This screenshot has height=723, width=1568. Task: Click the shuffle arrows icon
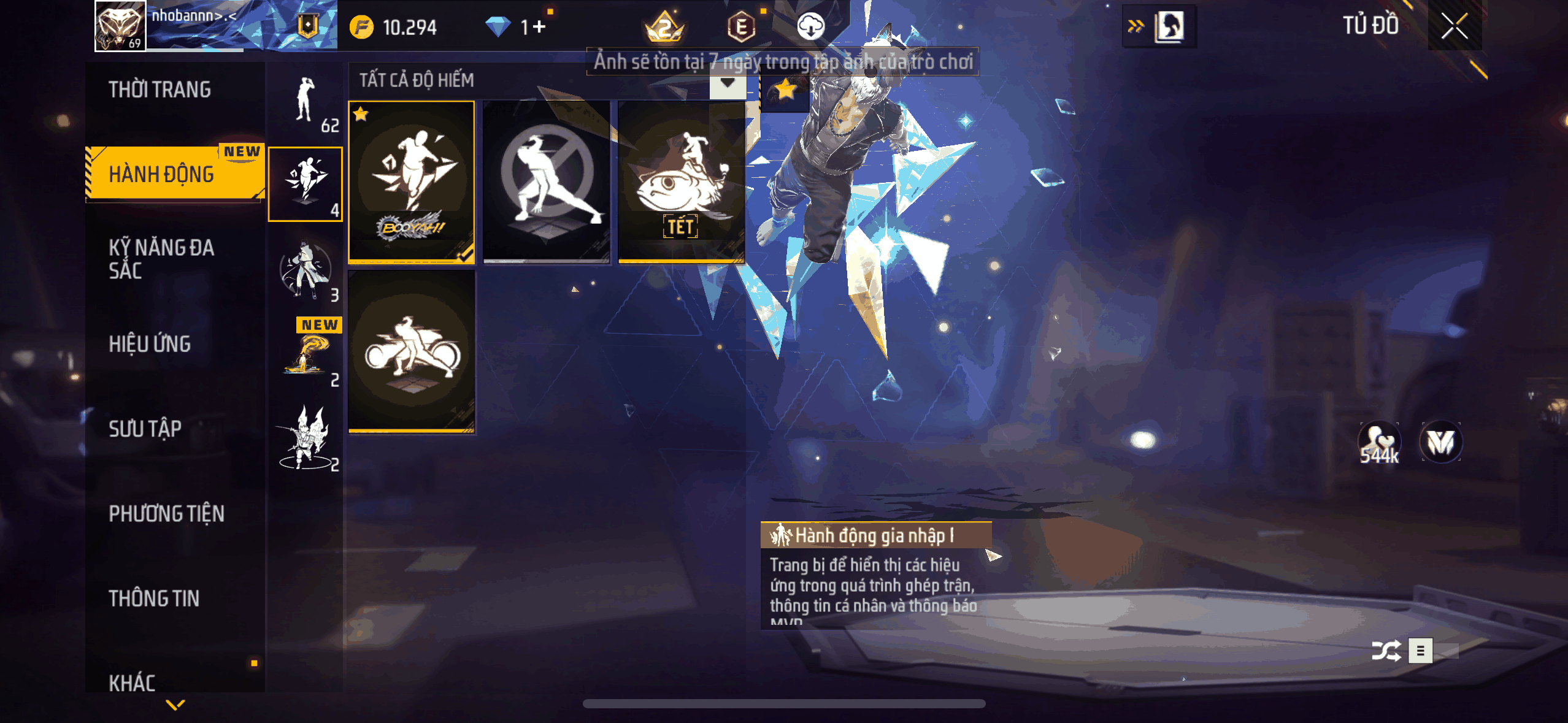[1386, 651]
